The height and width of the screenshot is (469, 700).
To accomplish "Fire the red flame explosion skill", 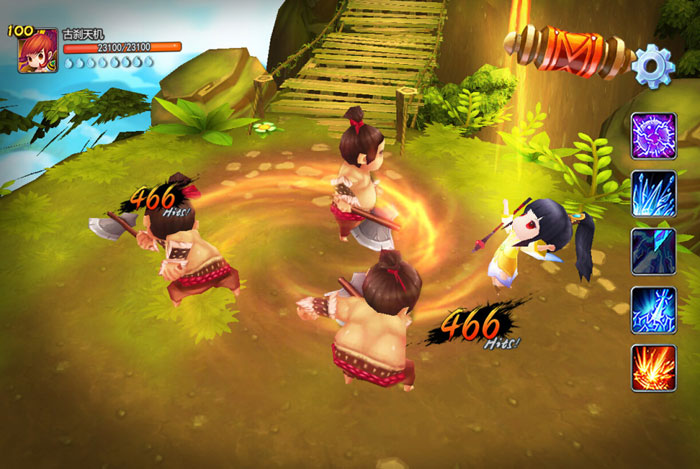I will pos(653,367).
